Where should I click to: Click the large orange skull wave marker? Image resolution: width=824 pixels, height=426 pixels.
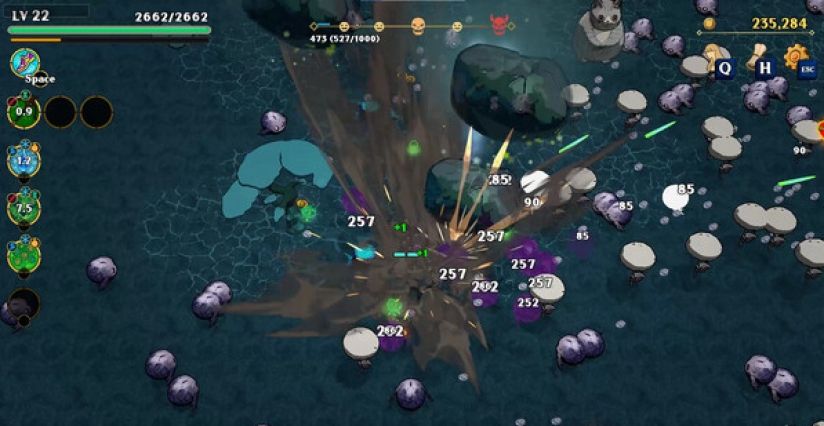click(x=418, y=26)
